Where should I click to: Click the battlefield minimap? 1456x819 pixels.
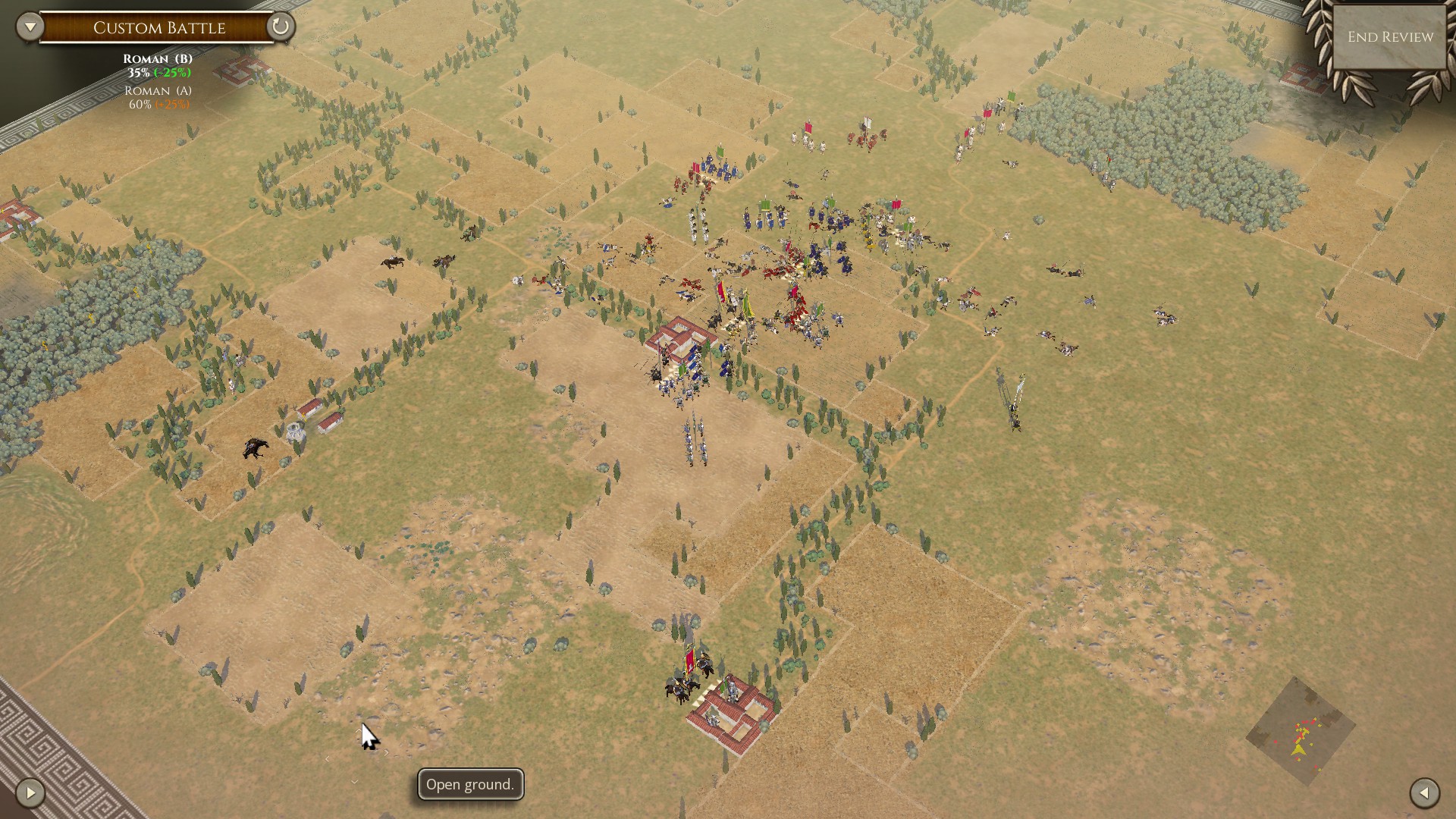pos(1300,732)
